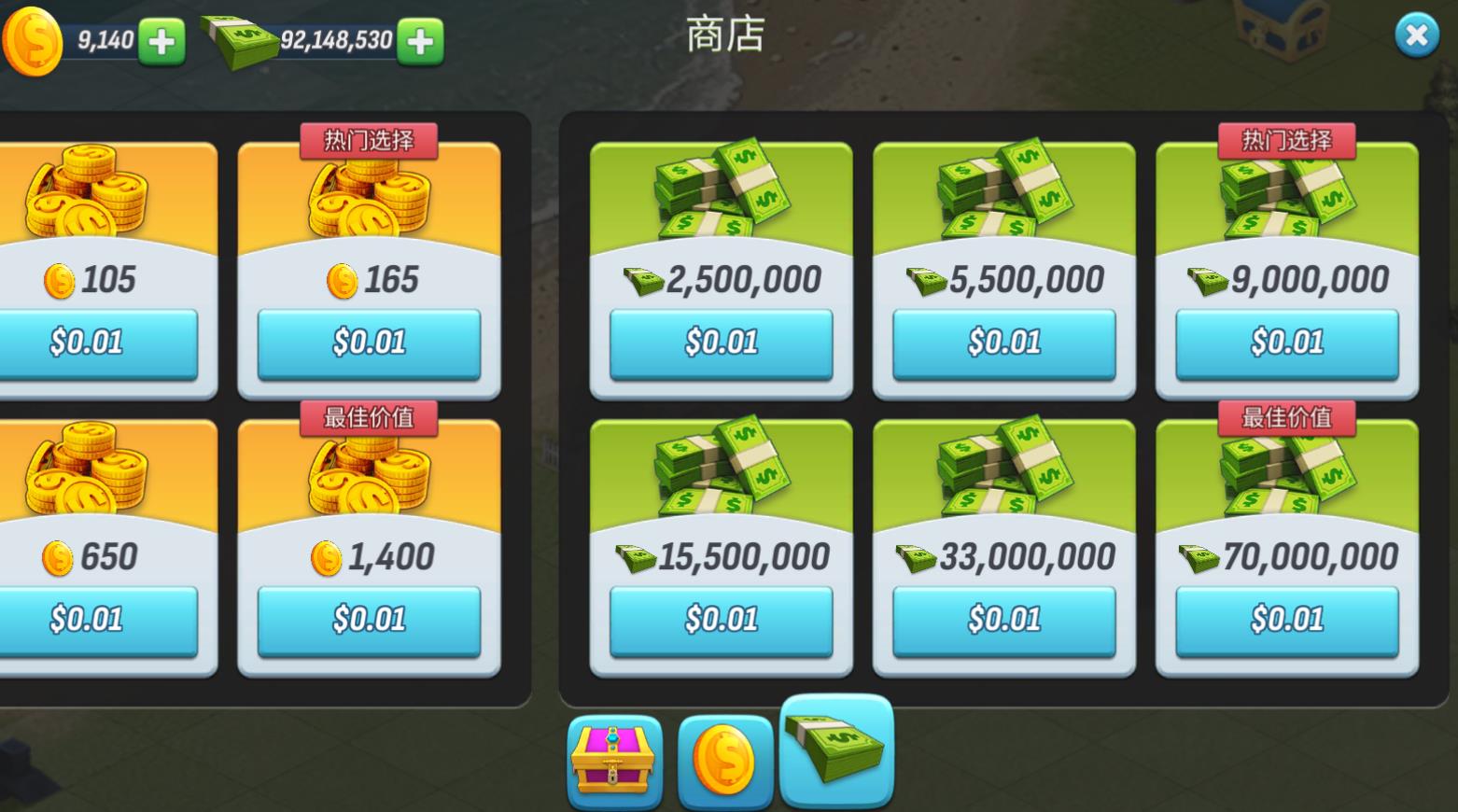This screenshot has height=812, width=1458.
Task: Click the green + next to cash balance
Action: (418, 42)
